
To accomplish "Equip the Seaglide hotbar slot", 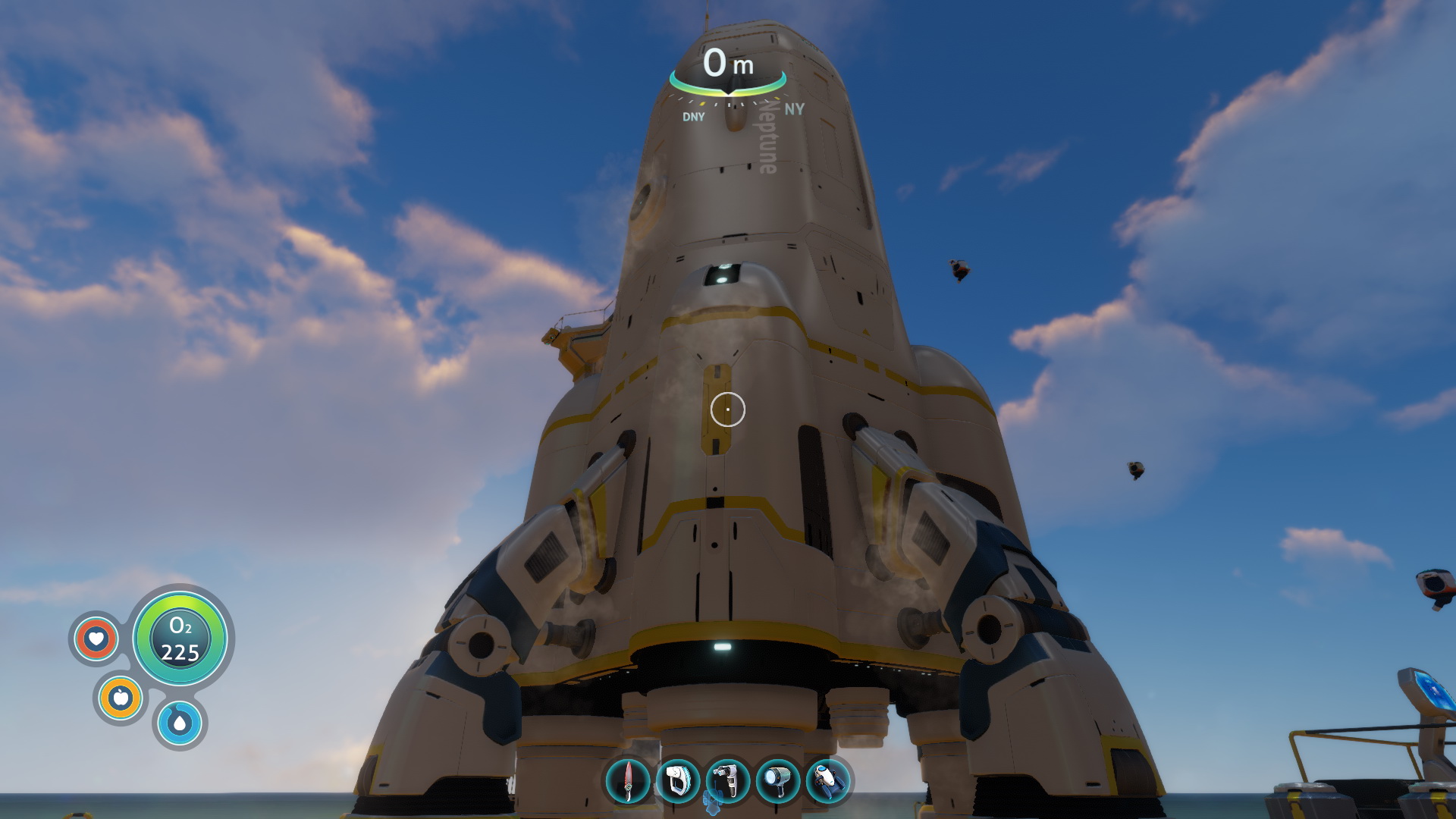I will 828,780.
